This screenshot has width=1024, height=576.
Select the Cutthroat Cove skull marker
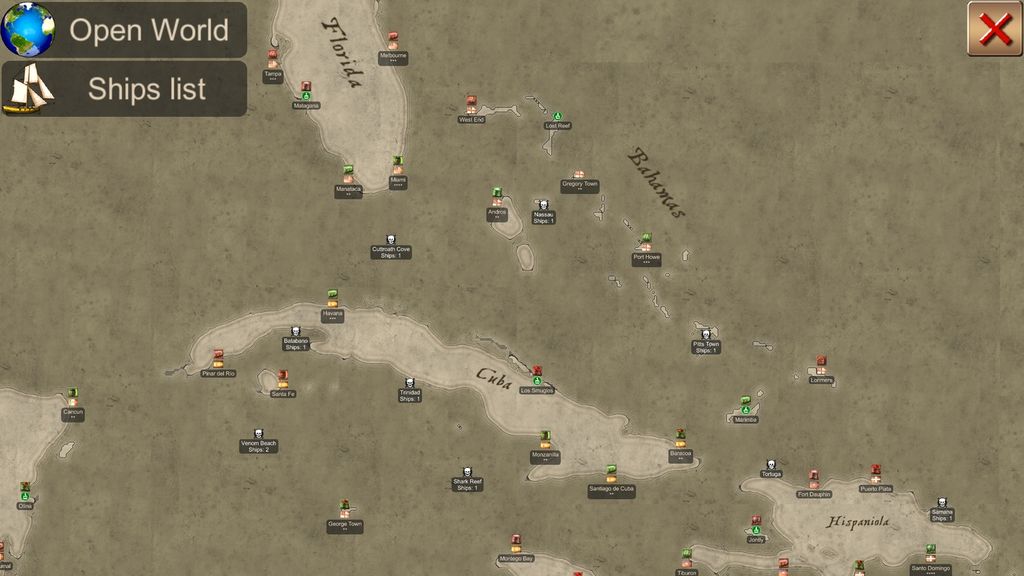(391, 241)
